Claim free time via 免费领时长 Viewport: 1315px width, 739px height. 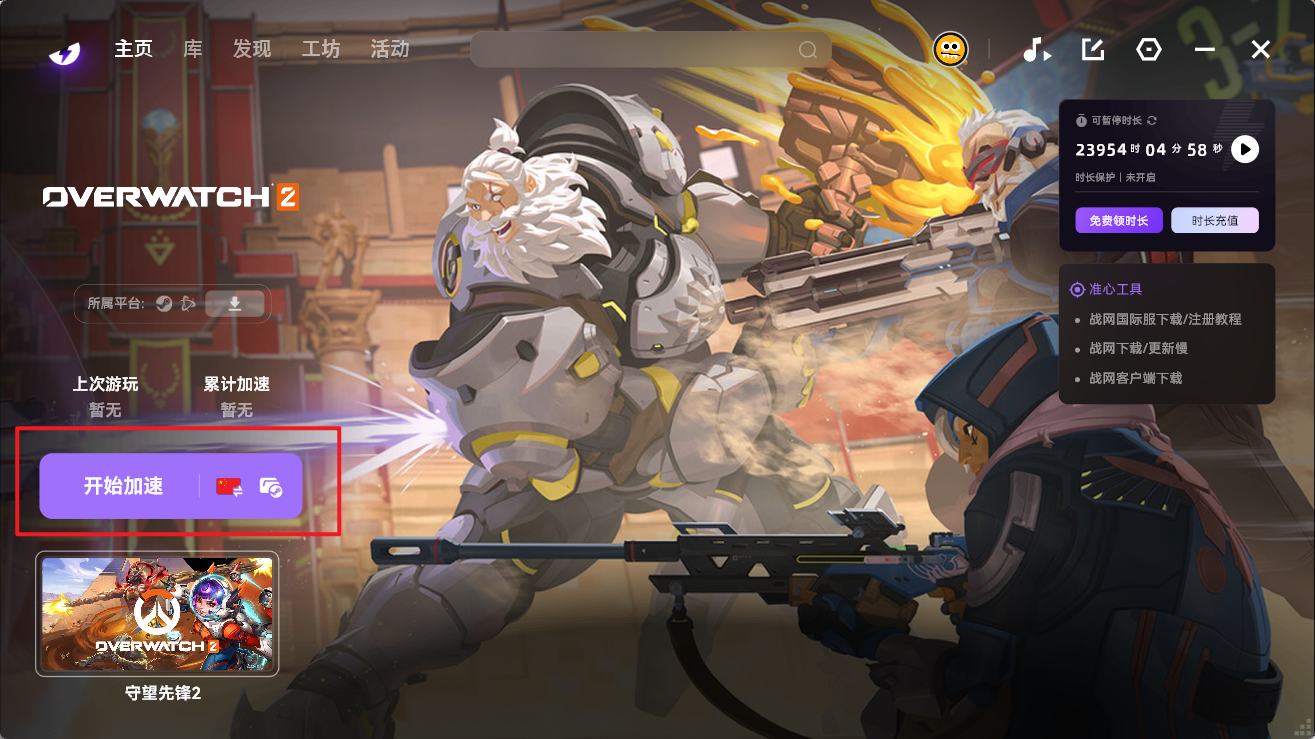(1119, 220)
